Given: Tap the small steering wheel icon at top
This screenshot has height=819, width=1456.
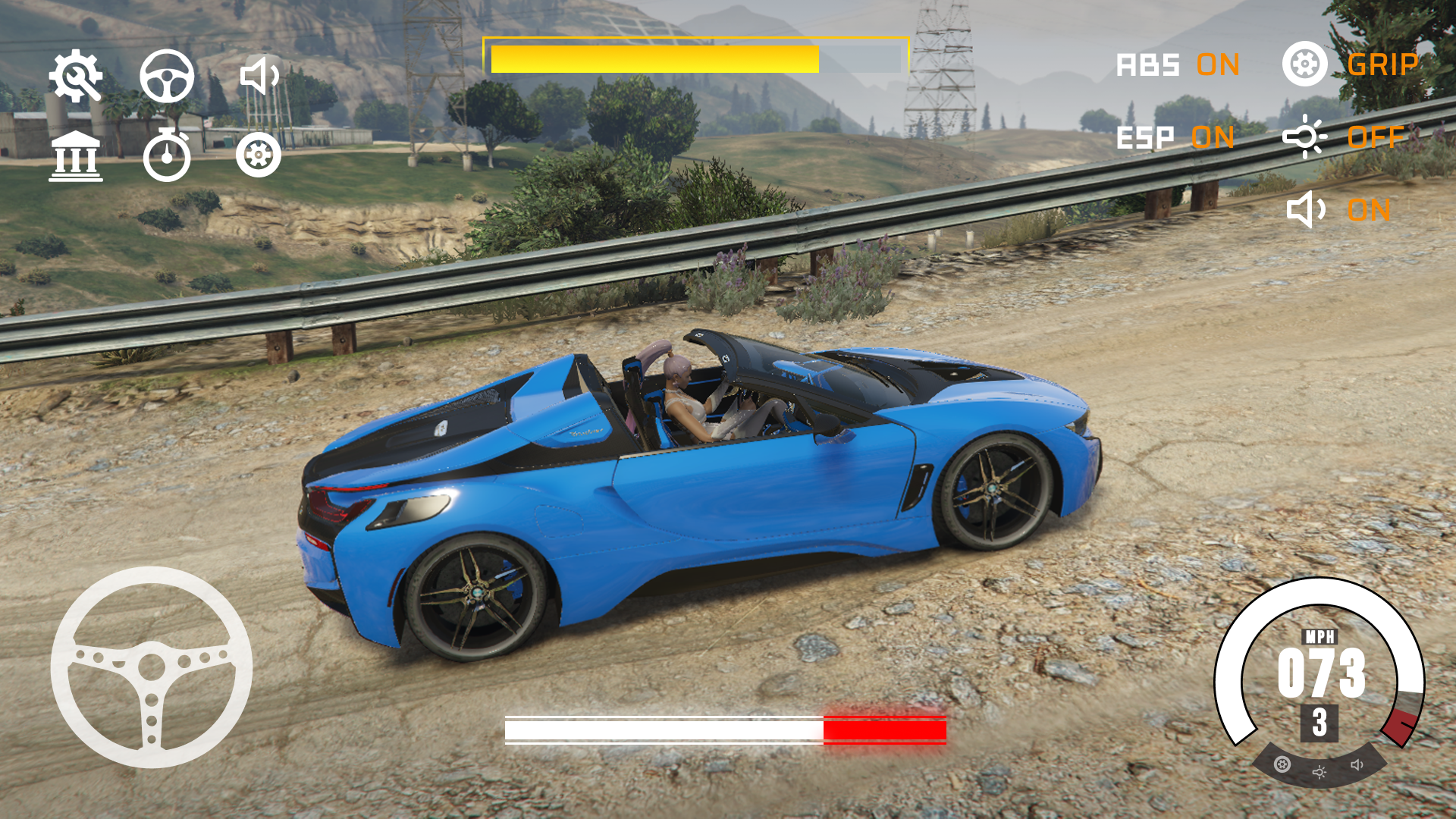Looking at the screenshot, I should [x=167, y=76].
